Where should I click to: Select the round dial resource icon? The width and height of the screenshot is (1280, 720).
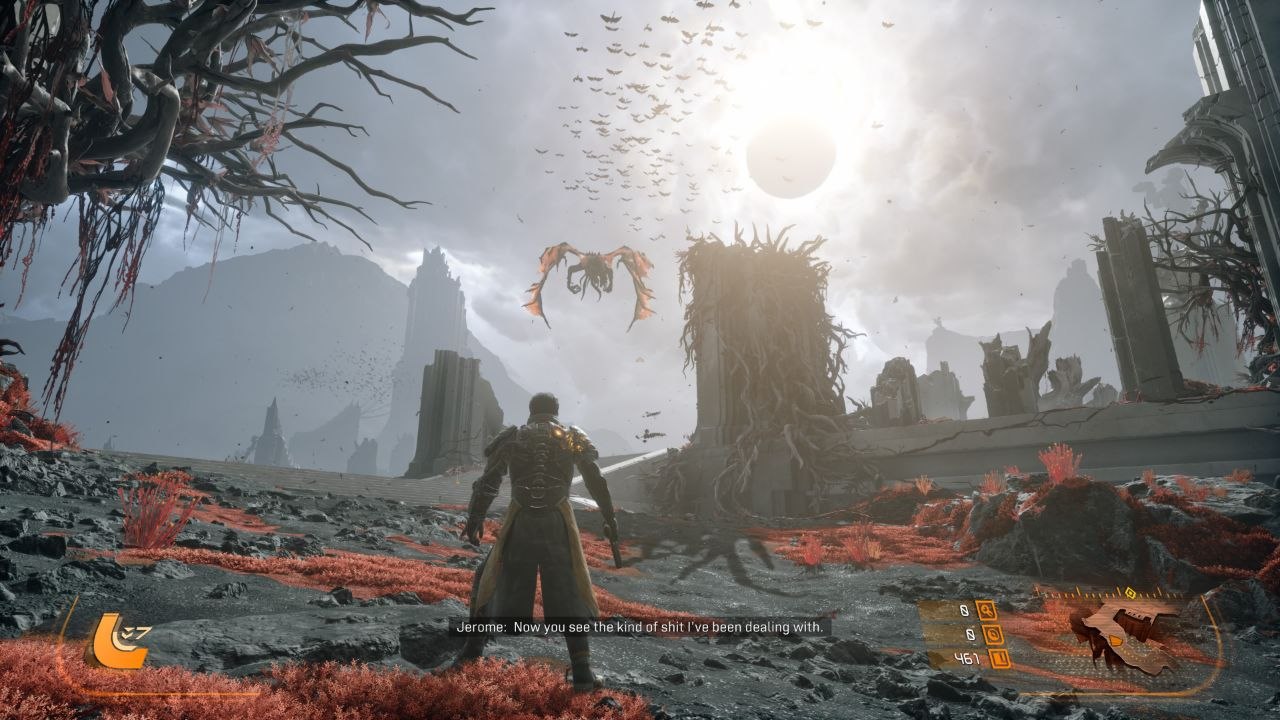click(x=994, y=633)
